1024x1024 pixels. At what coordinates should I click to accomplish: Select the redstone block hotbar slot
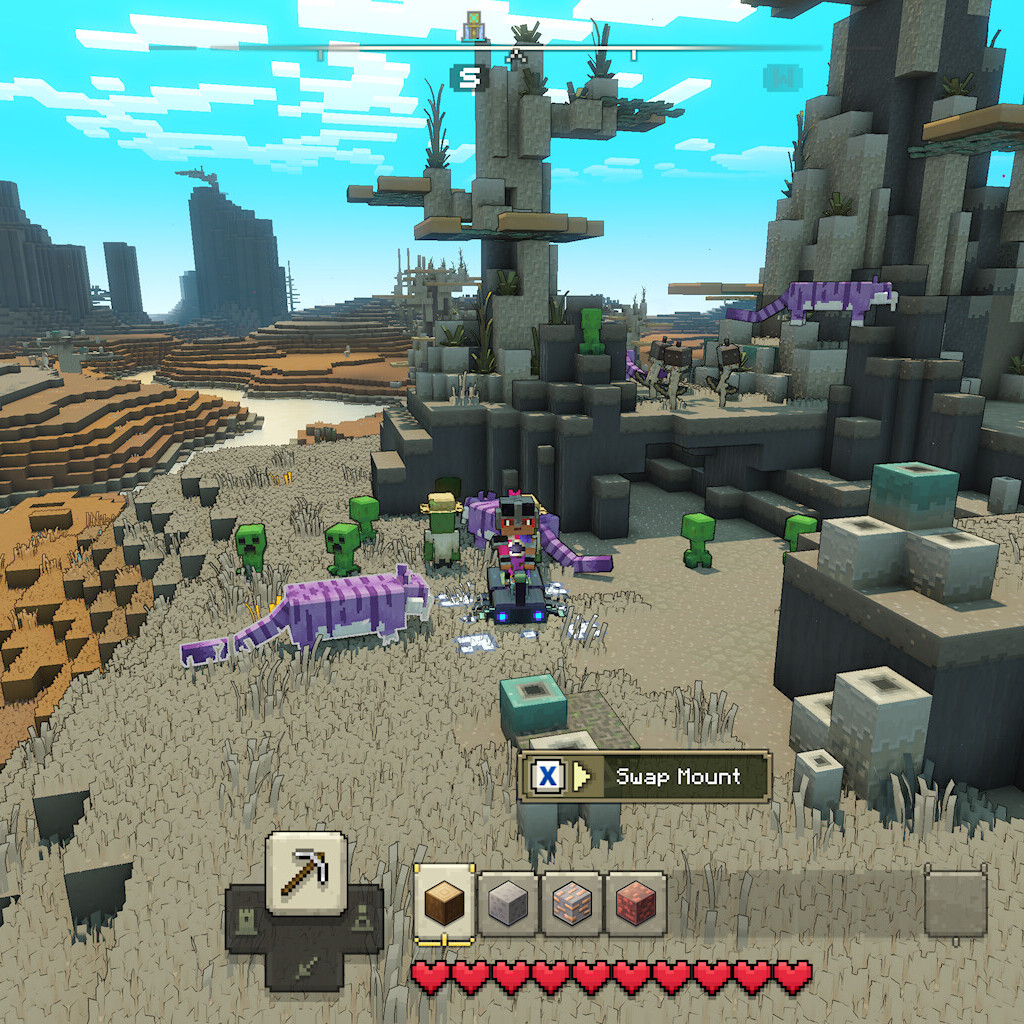[635, 904]
